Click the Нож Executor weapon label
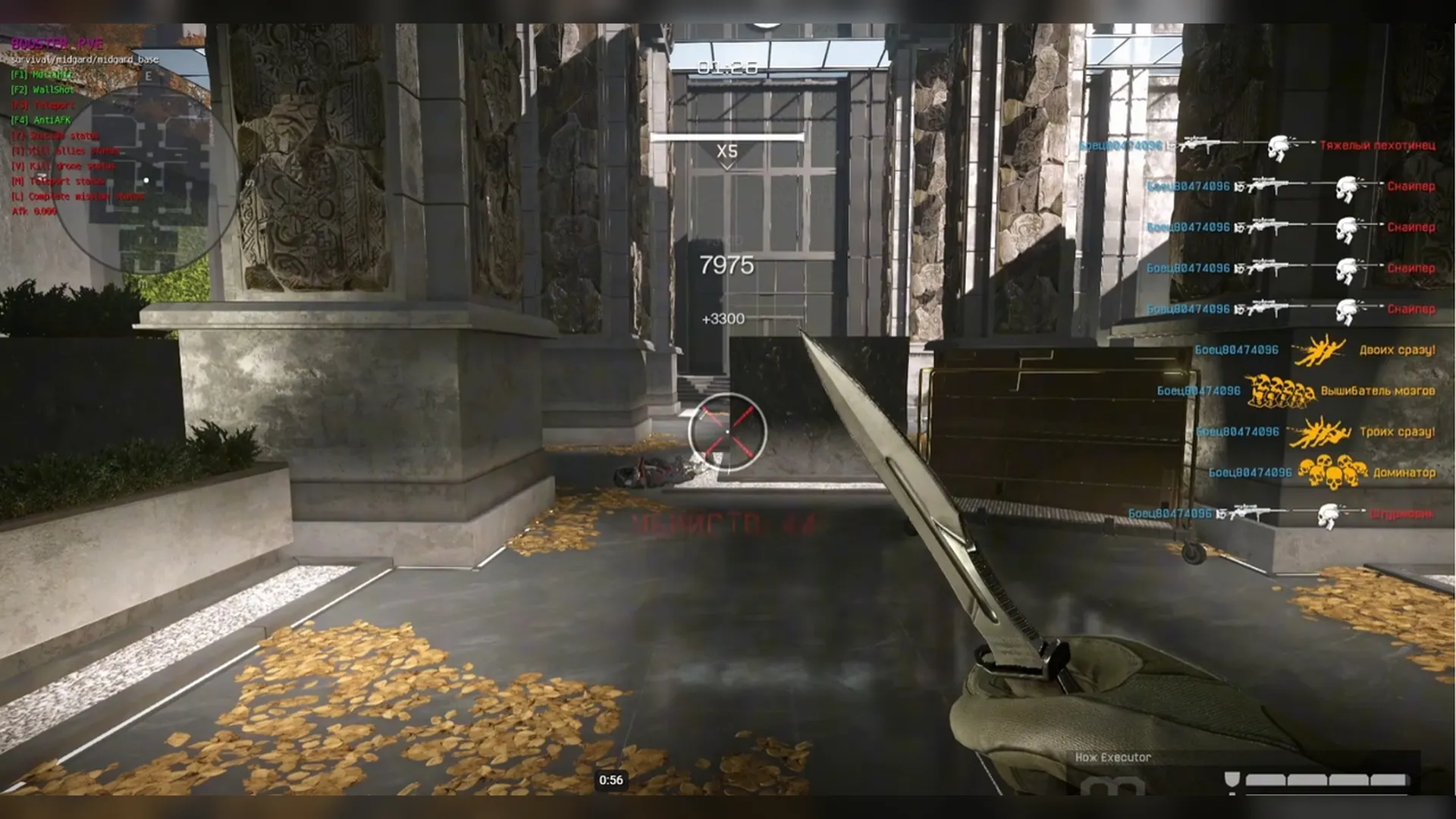1456x819 pixels. (1112, 757)
